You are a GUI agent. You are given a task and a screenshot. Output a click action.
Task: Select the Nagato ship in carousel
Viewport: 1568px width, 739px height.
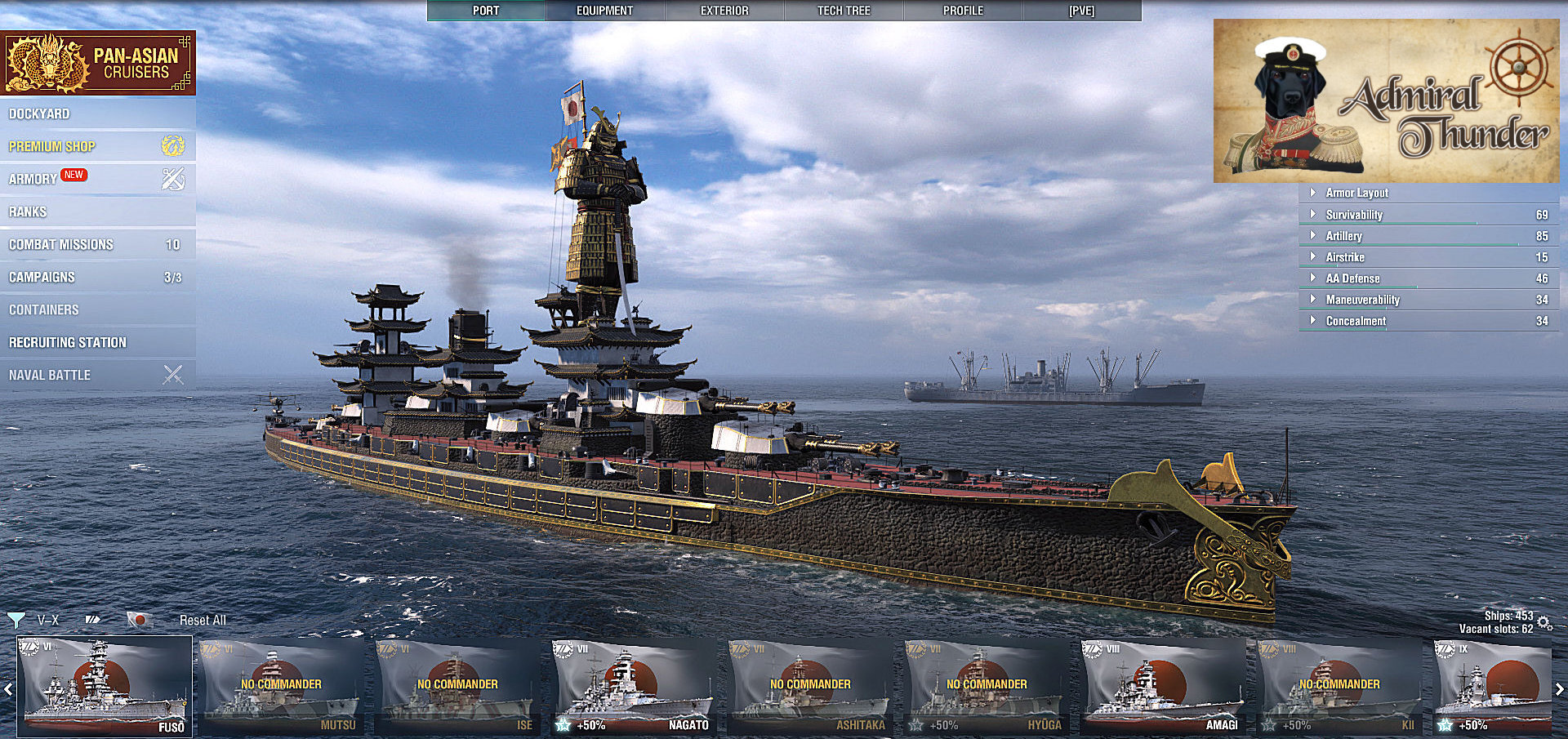(x=633, y=686)
